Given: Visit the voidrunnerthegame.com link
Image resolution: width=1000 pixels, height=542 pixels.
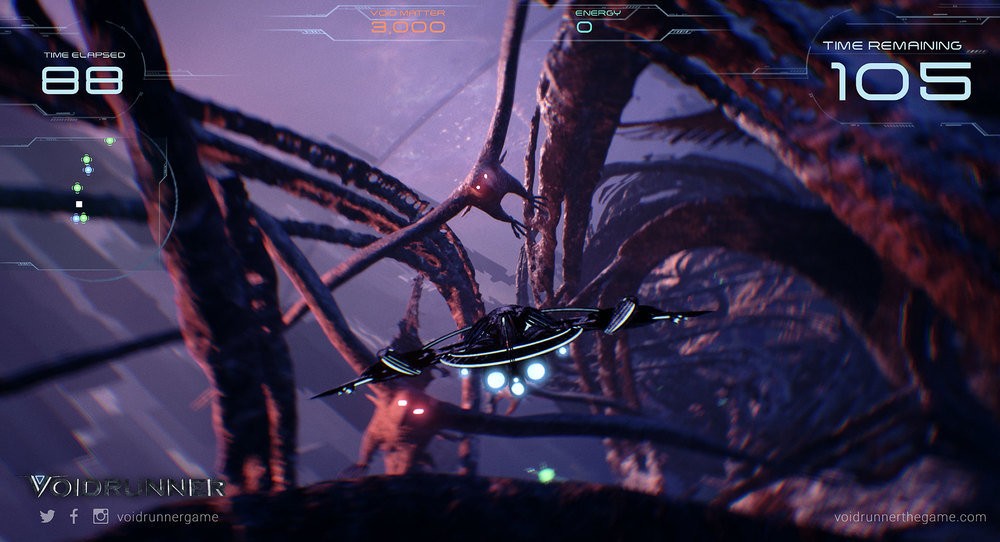Looking at the screenshot, I should (910, 517).
